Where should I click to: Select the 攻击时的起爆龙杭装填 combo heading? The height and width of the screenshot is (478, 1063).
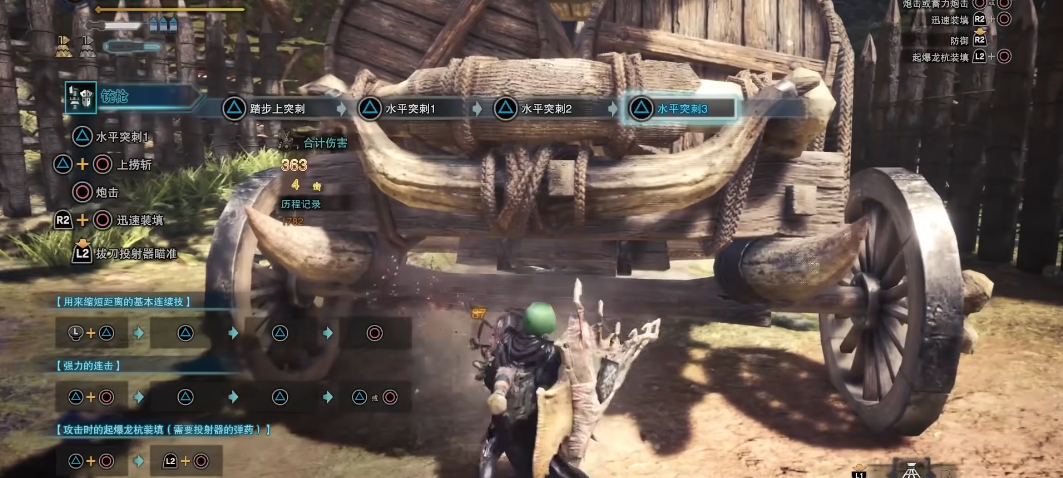click(160, 429)
